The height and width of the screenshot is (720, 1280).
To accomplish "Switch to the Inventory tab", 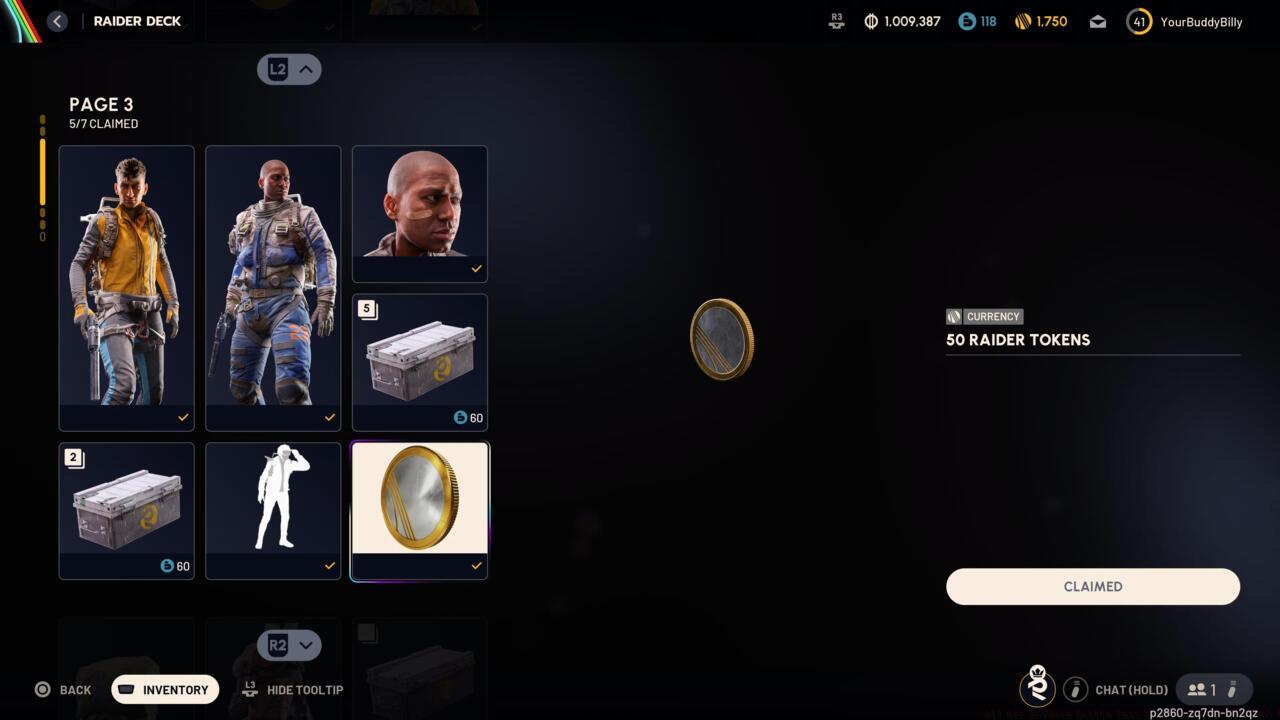I will coord(164,689).
